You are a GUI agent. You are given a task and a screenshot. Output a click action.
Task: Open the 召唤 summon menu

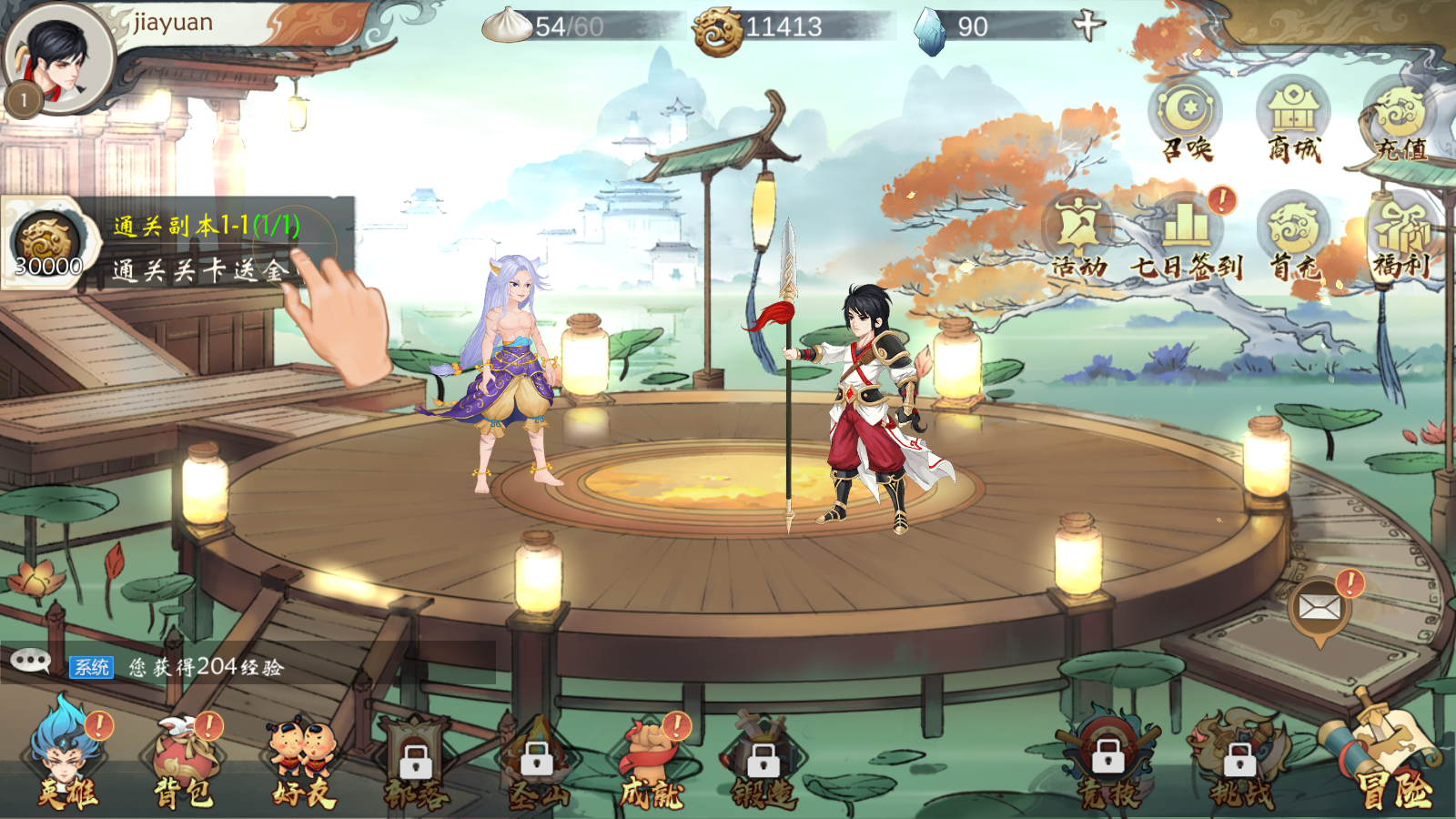1187,118
